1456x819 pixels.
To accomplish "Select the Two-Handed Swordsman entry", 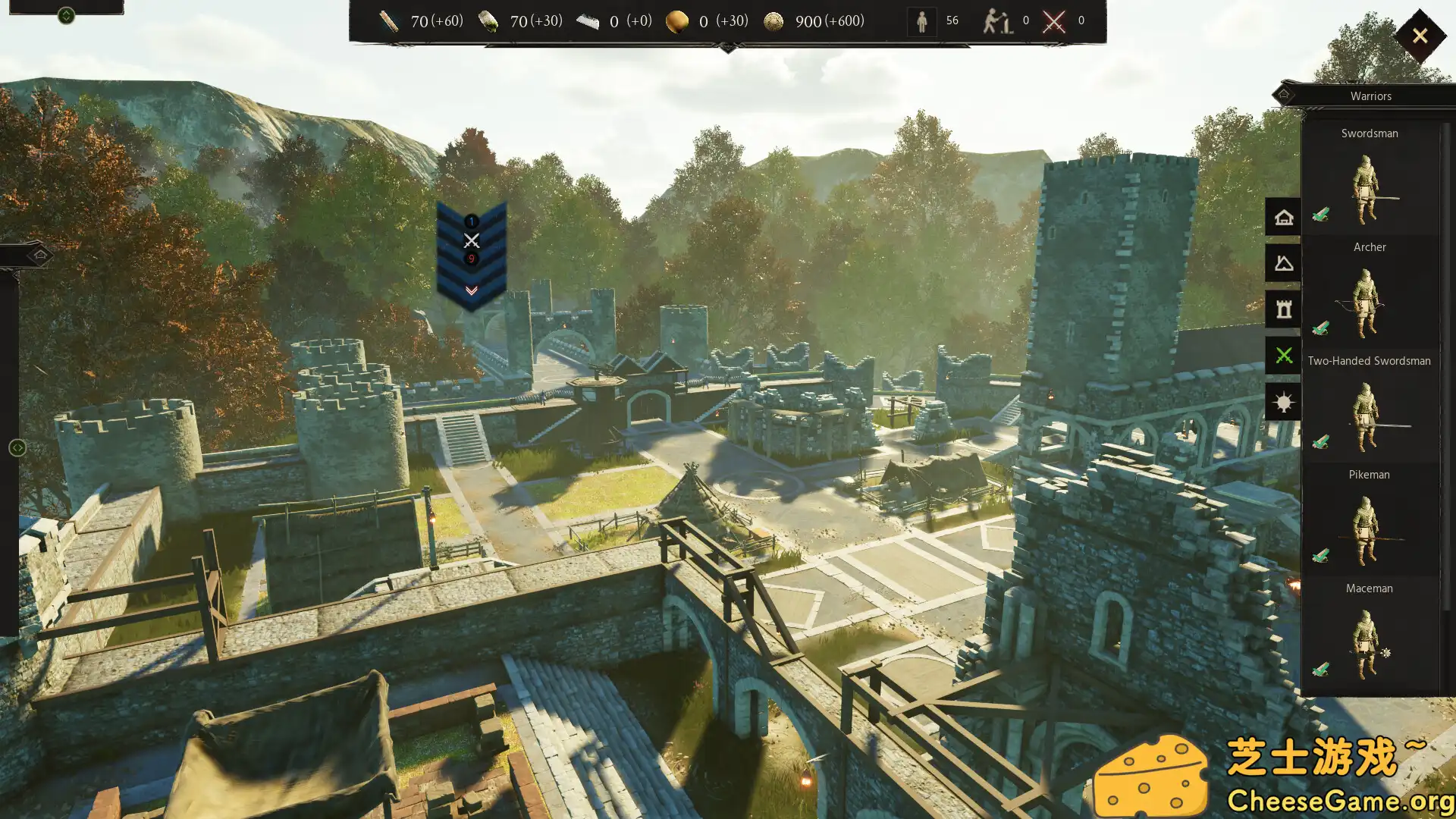I will coord(1368,360).
